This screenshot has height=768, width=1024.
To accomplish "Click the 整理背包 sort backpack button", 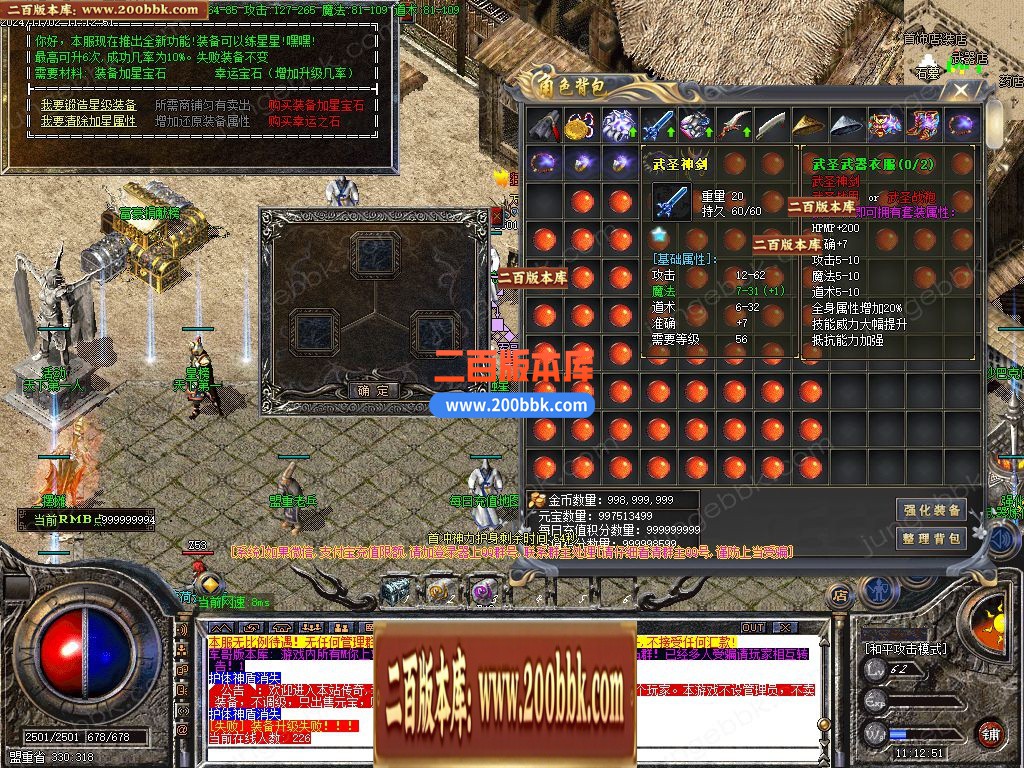I will (931, 539).
